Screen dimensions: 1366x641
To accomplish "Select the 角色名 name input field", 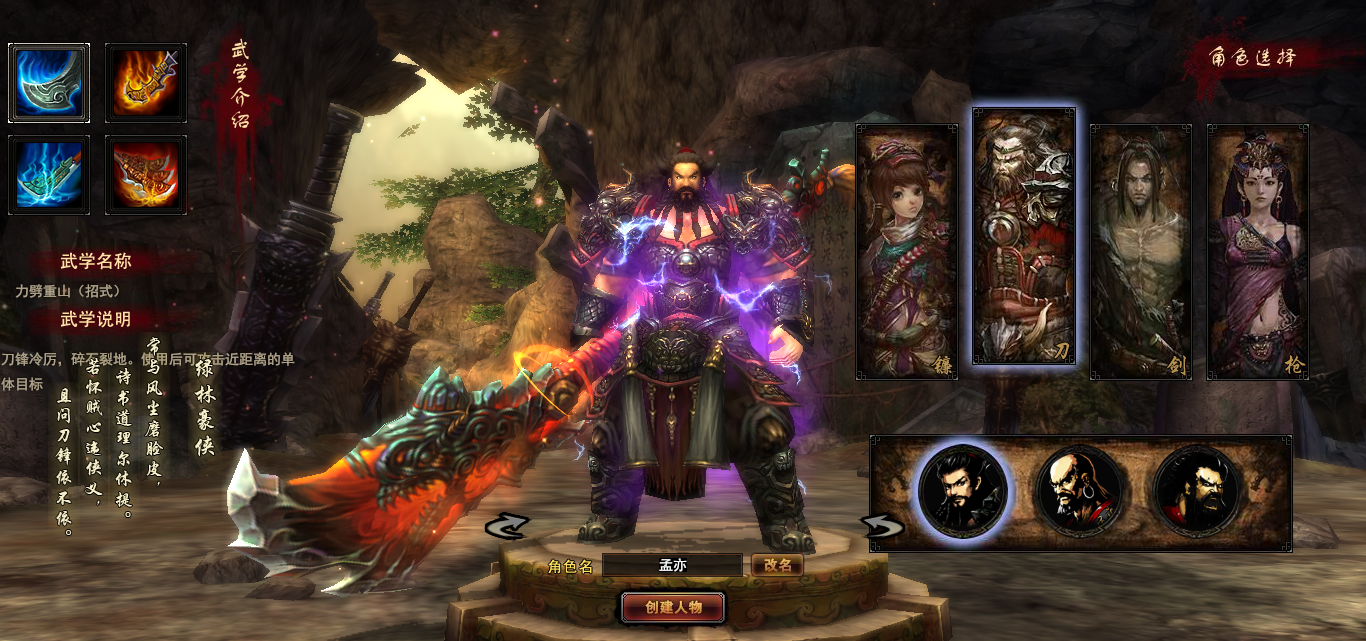I will pos(672,566).
